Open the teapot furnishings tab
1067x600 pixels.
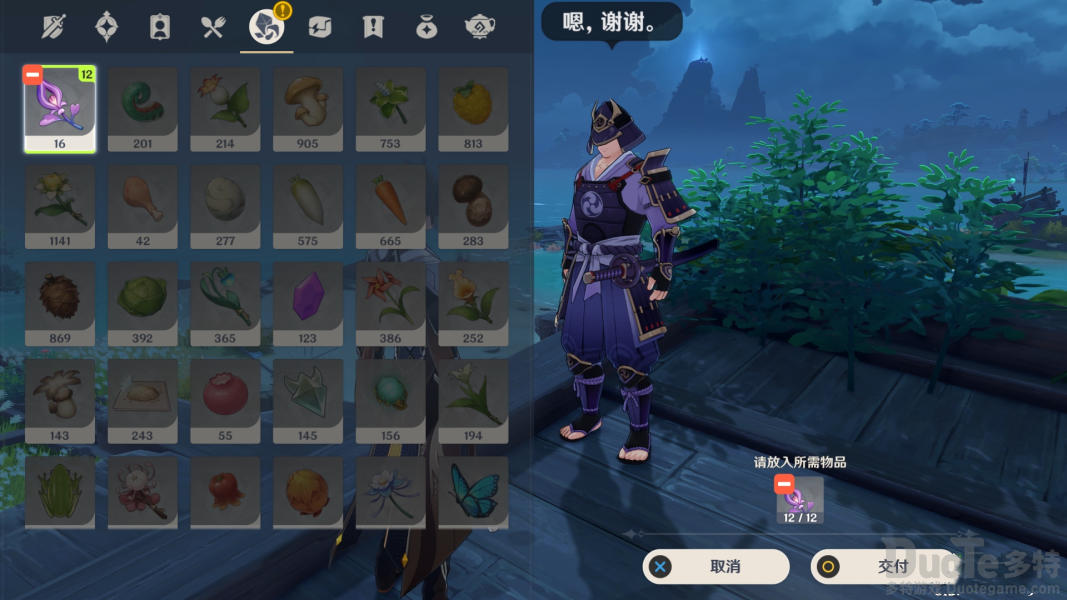tap(480, 27)
